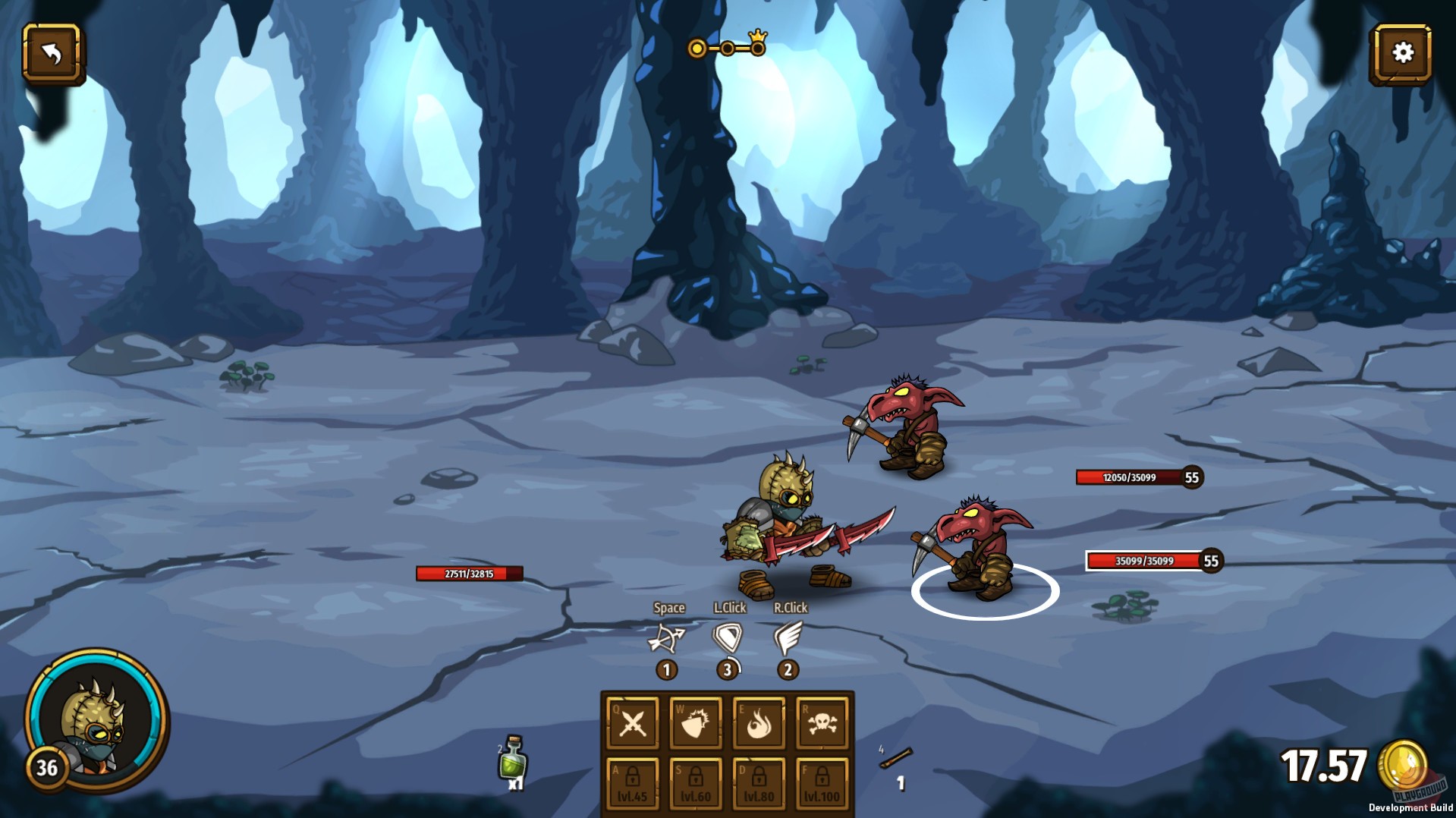This screenshot has height=818, width=1456.
Task: Fire the bow with the Space ability icon
Action: coord(668,640)
